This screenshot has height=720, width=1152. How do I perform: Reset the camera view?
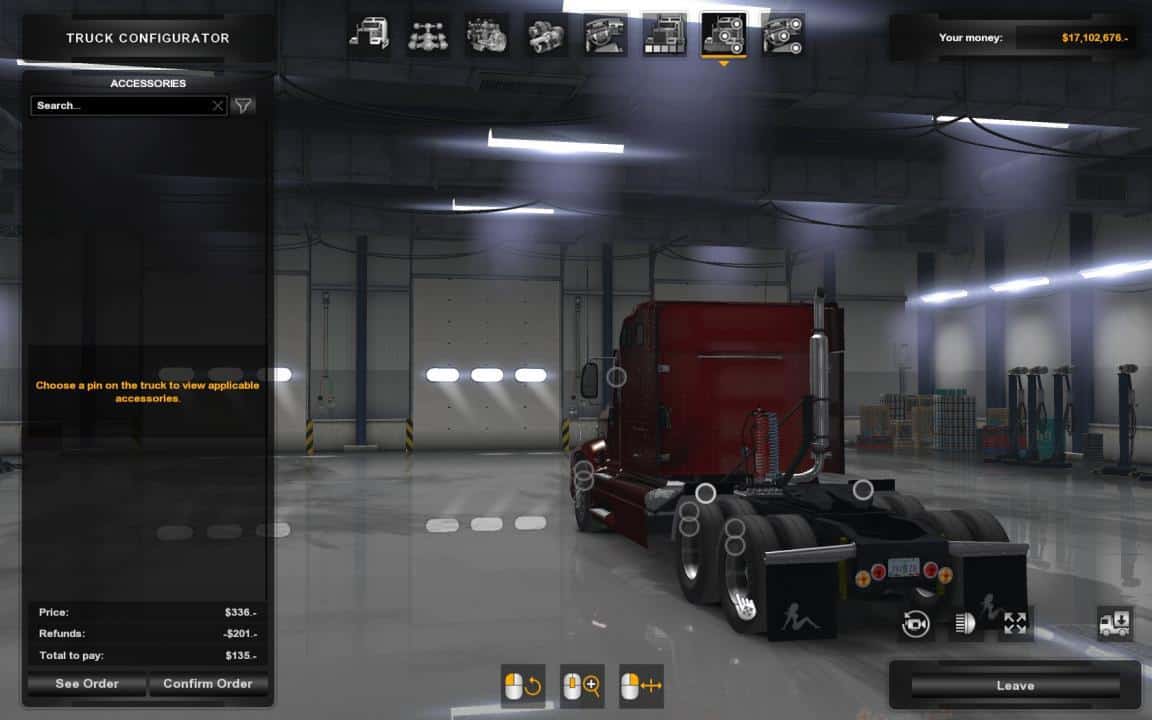pyautogui.click(x=916, y=624)
